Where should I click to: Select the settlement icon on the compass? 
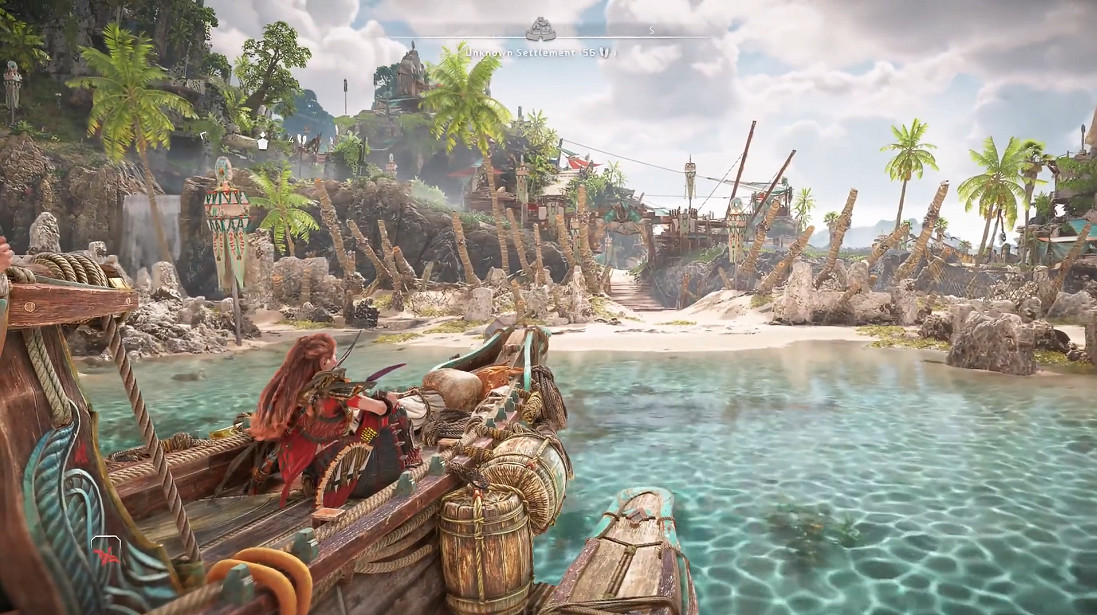pos(540,28)
